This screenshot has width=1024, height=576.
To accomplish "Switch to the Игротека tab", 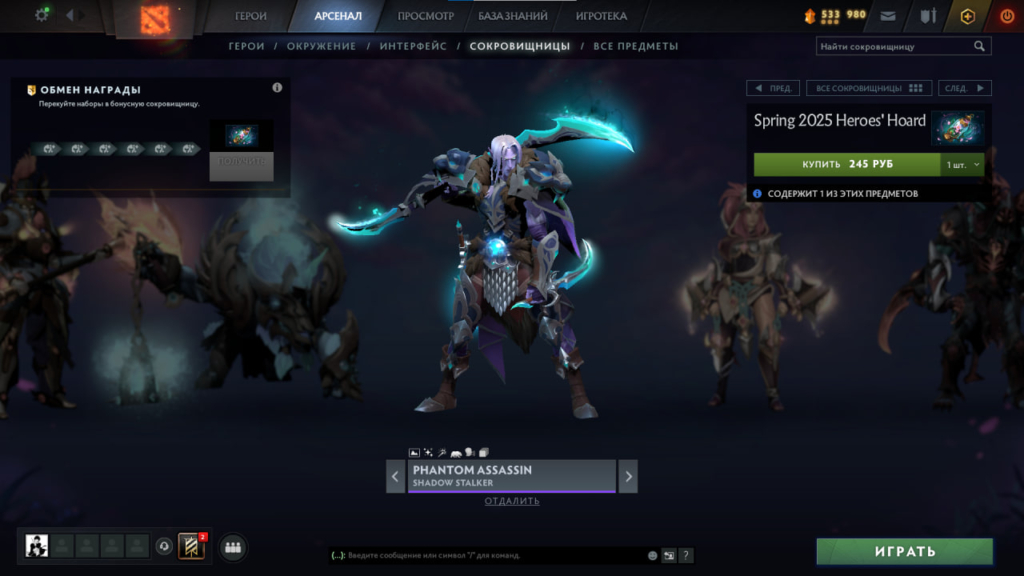I will pos(601,16).
